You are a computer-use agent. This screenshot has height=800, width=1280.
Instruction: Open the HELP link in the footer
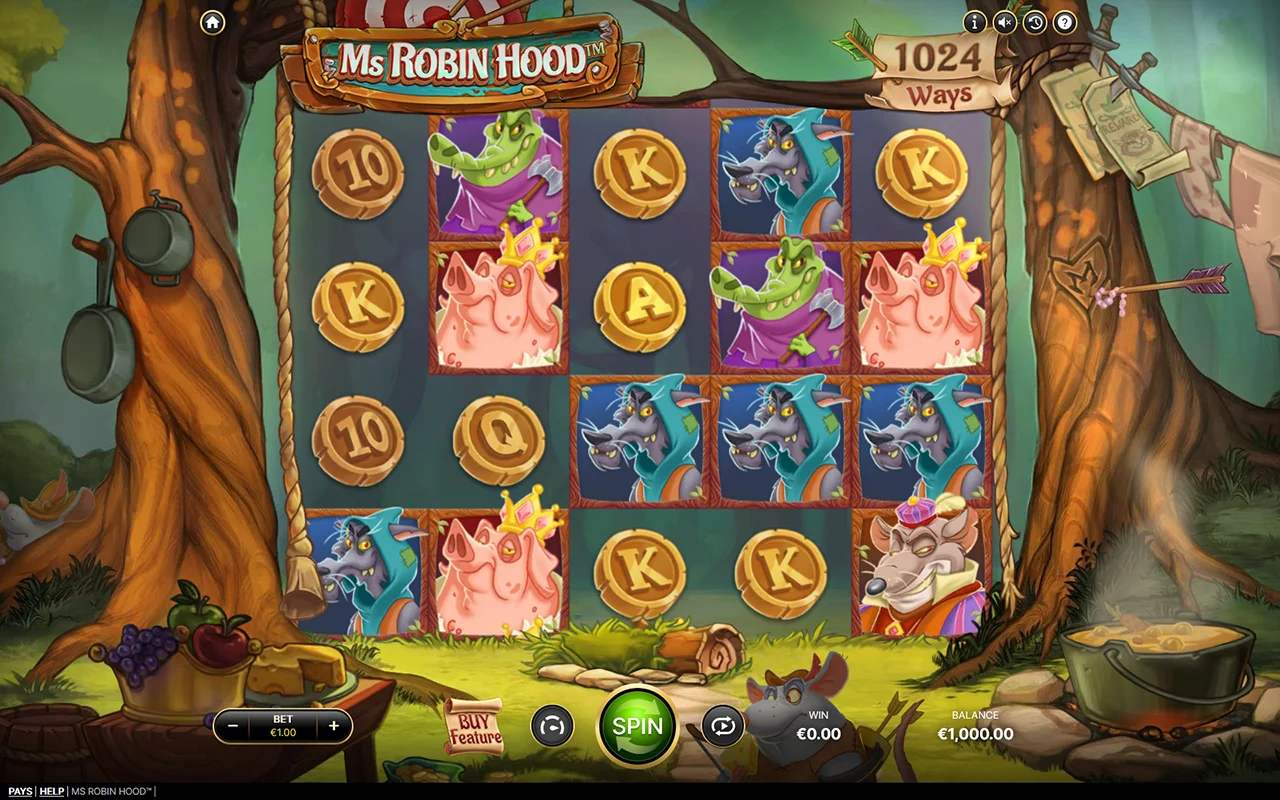(x=51, y=792)
